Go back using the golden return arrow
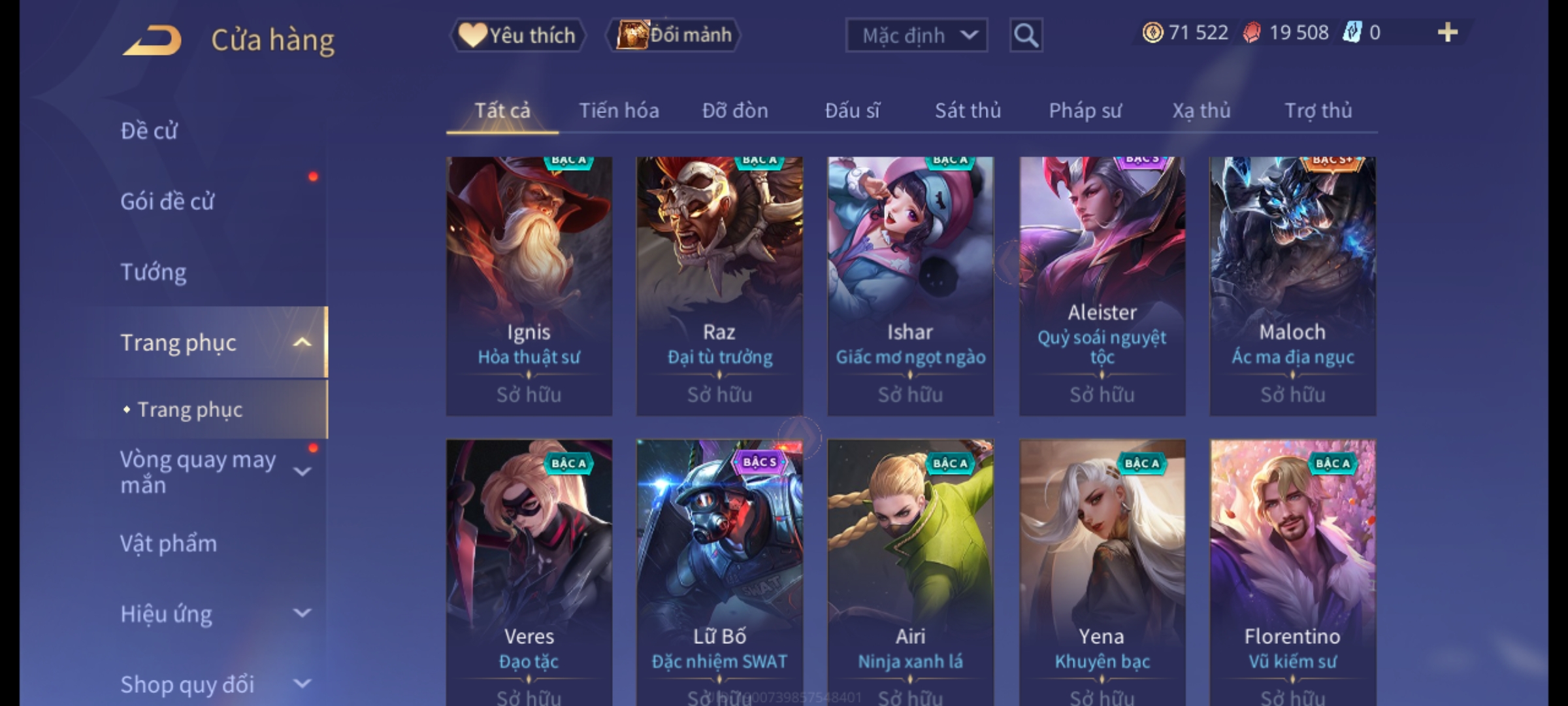 (152, 40)
